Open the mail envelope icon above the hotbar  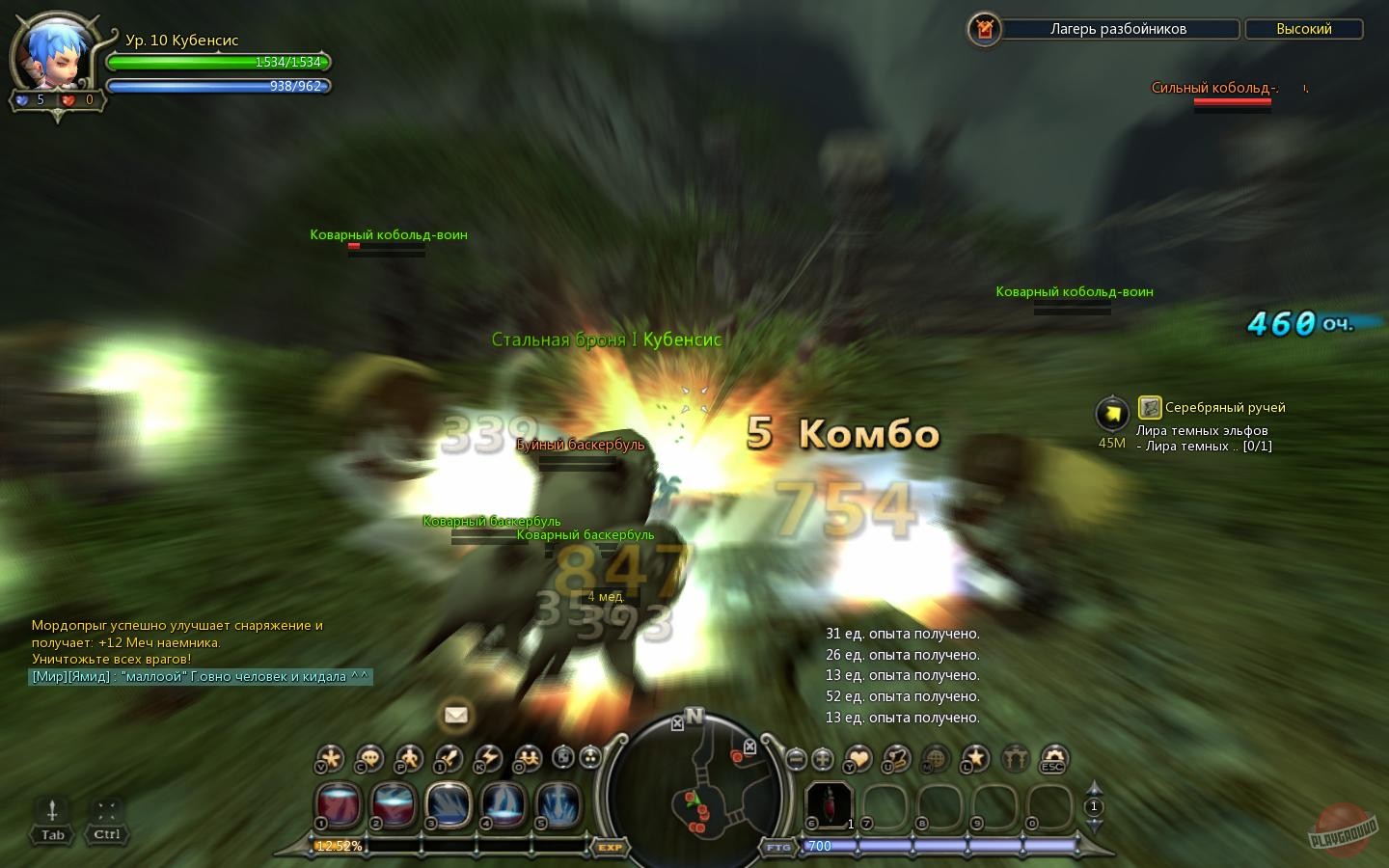tap(455, 716)
